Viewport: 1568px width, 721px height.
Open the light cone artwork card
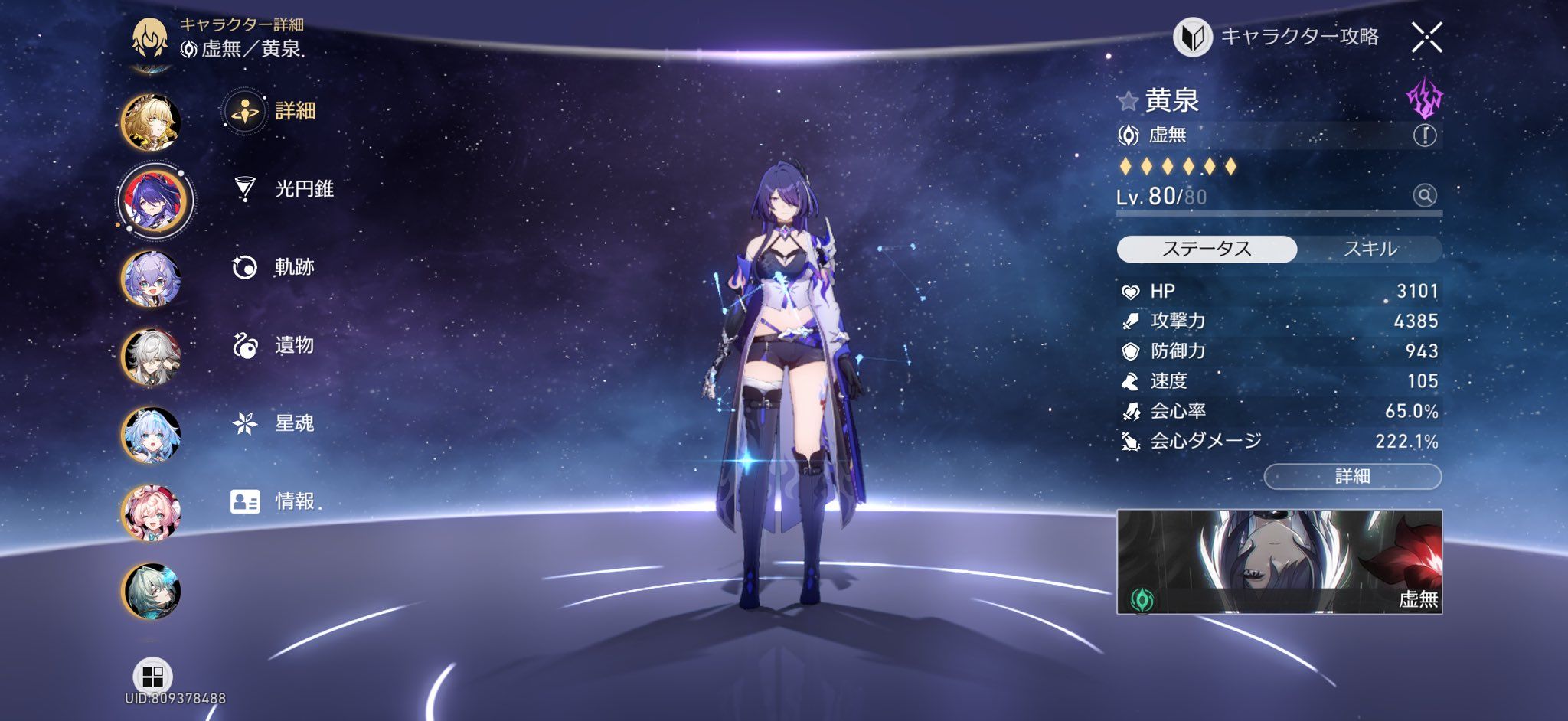(1279, 561)
